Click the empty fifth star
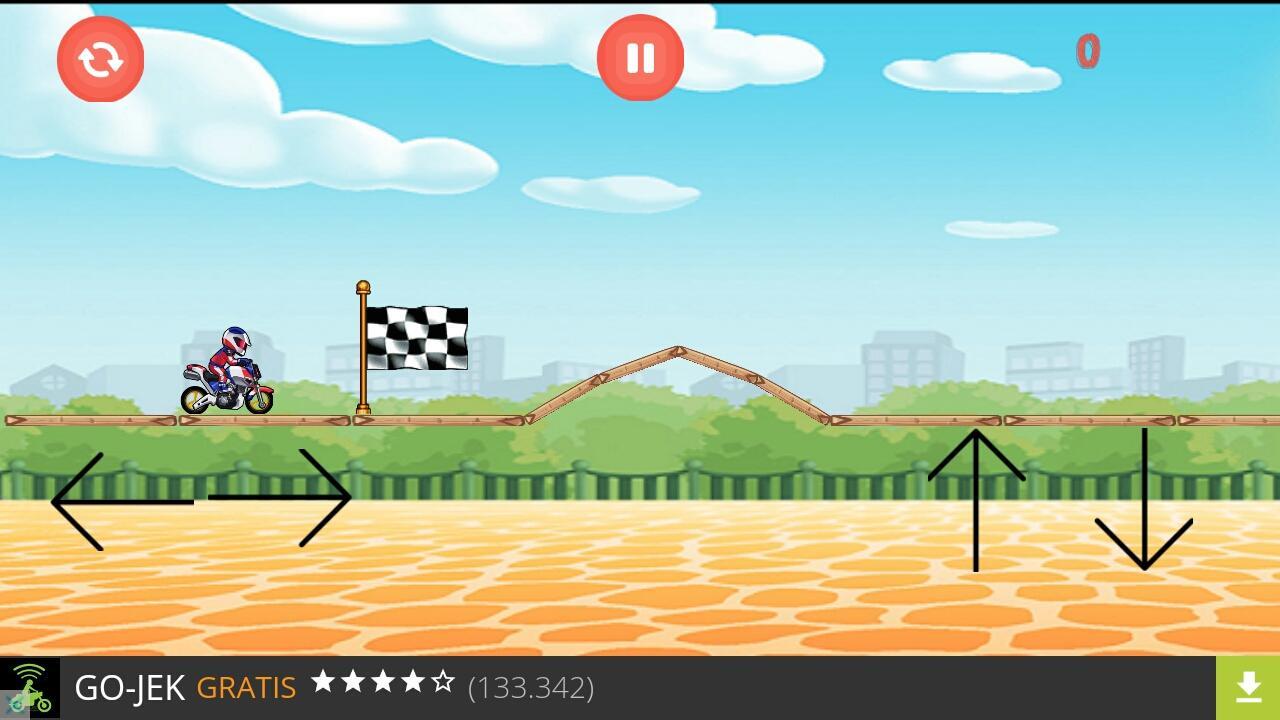 click(x=441, y=683)
